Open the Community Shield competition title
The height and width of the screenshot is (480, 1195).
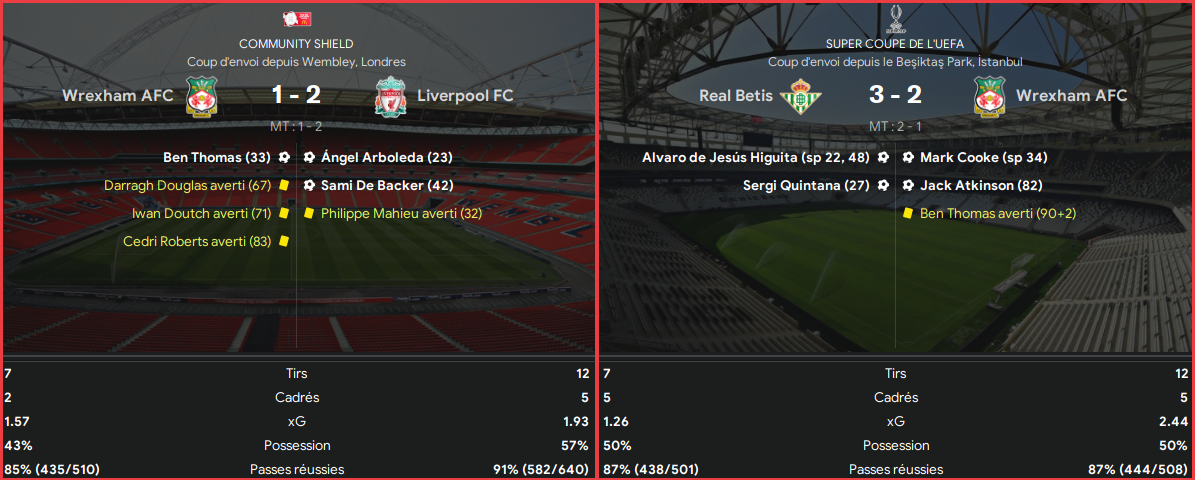click(296, 44)
